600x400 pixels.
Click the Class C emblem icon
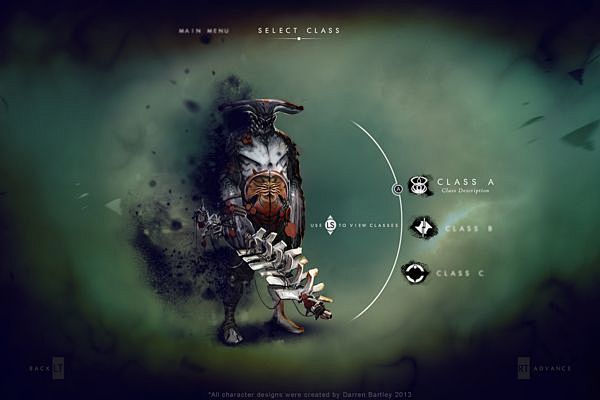416,272
